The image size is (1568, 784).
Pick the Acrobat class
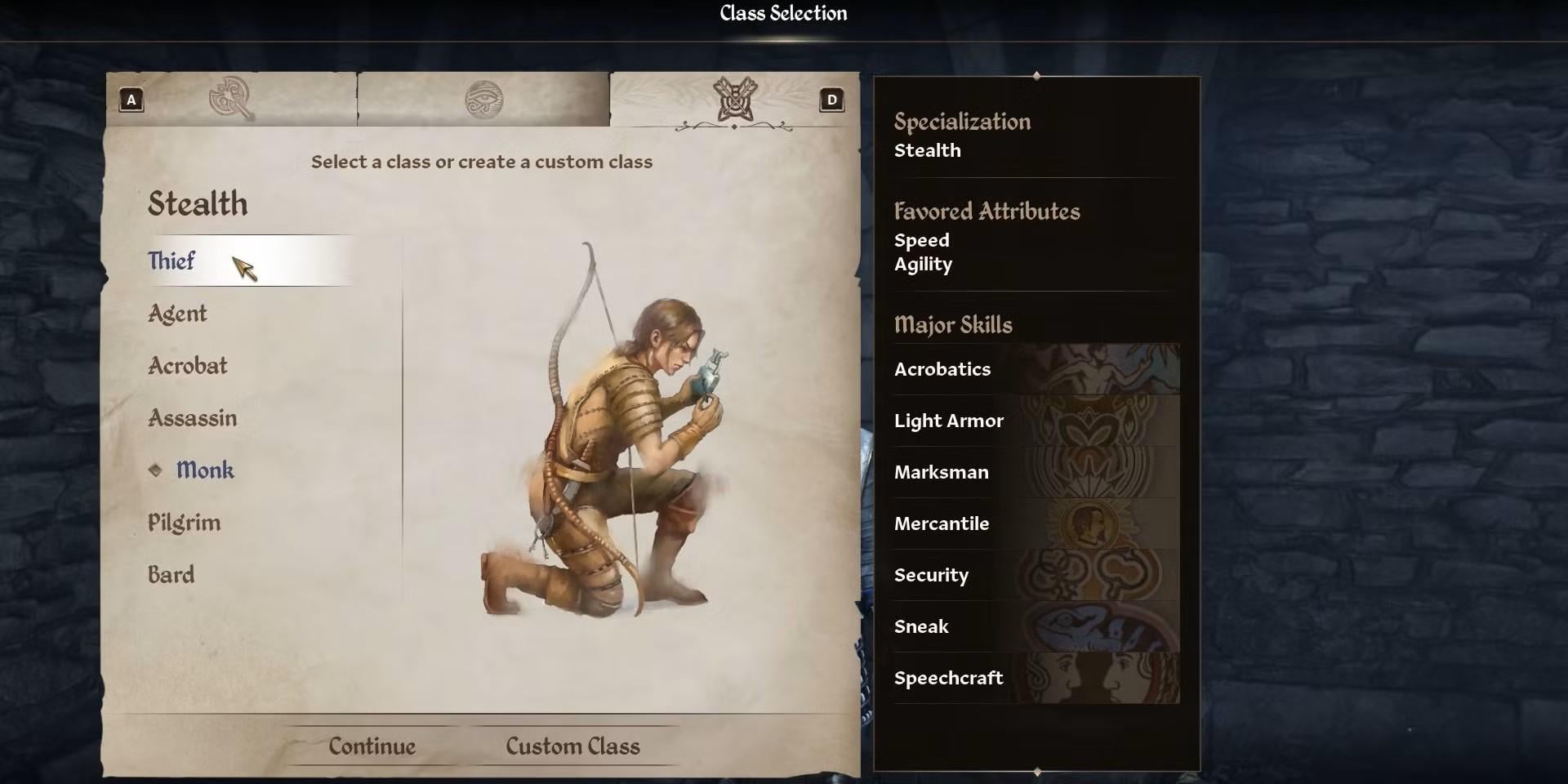coord(188,366)
